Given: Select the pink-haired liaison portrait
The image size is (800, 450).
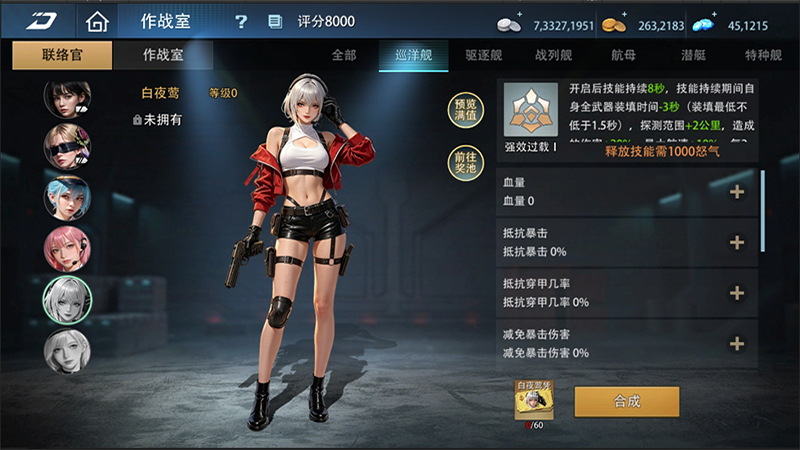Looking at the screenshot, I should pos(67,248).
